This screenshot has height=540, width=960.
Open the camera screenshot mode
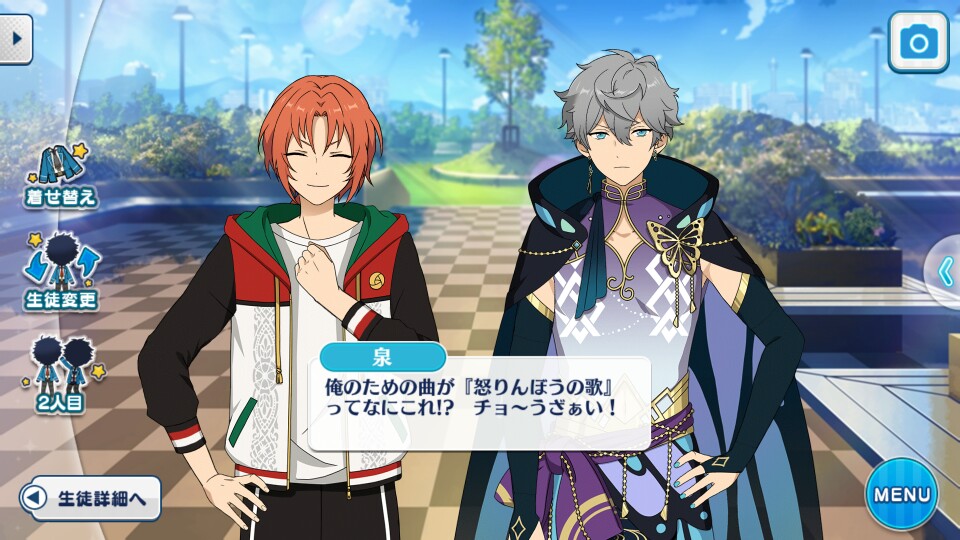(x=917, y=42)
